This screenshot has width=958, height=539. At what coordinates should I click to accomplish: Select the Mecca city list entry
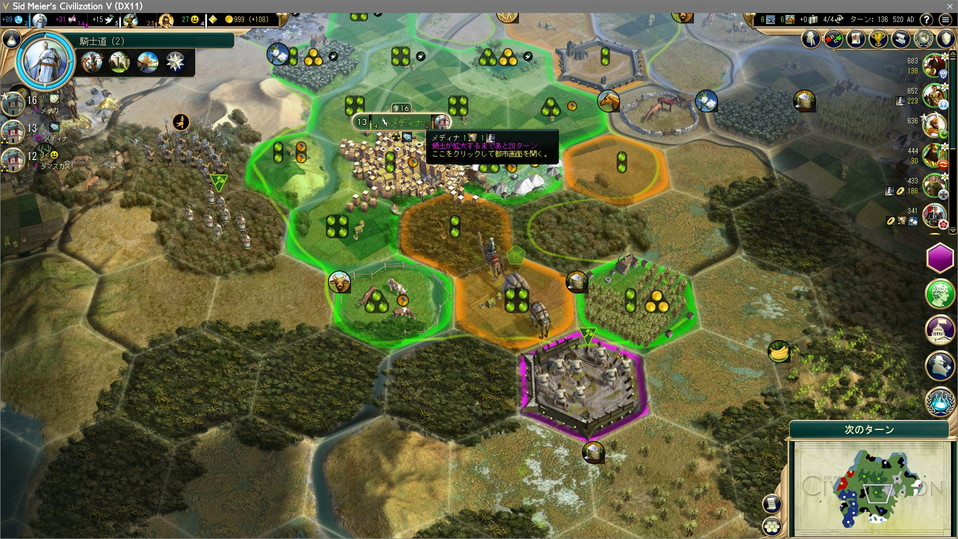[x=13, y=102]
